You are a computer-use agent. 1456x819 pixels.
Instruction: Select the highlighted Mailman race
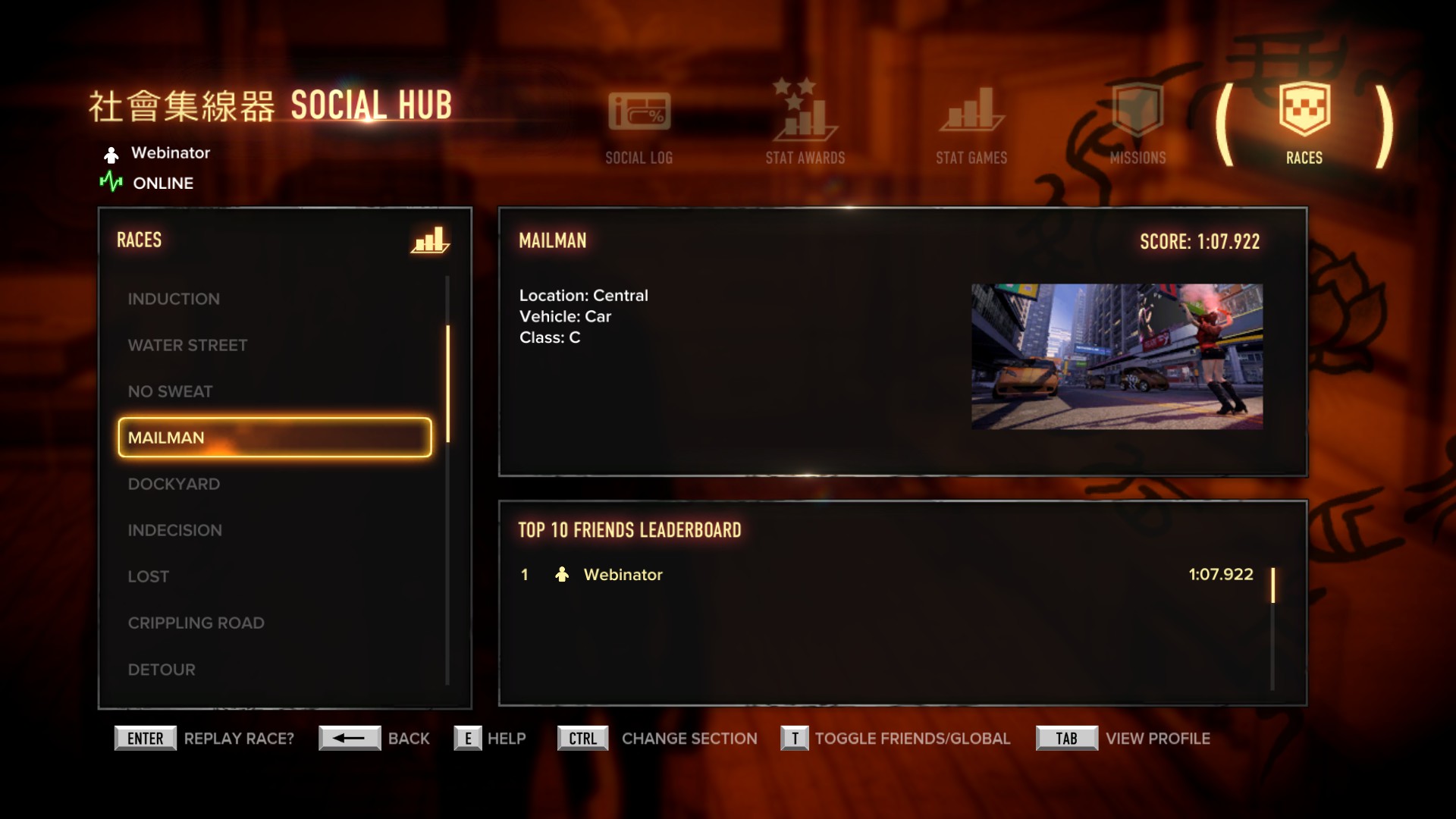275,438
